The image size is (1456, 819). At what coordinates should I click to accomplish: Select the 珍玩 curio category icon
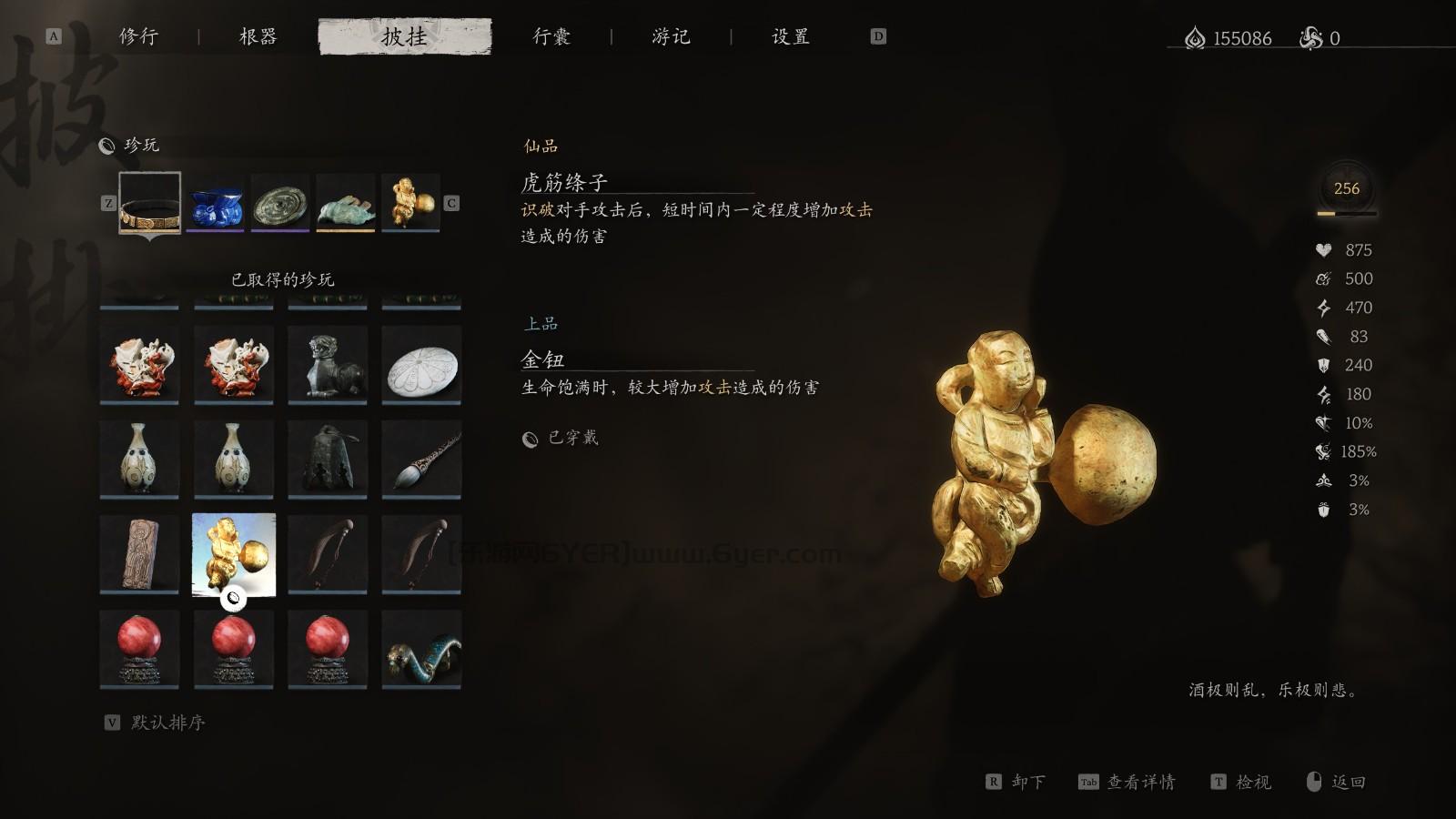106,144
